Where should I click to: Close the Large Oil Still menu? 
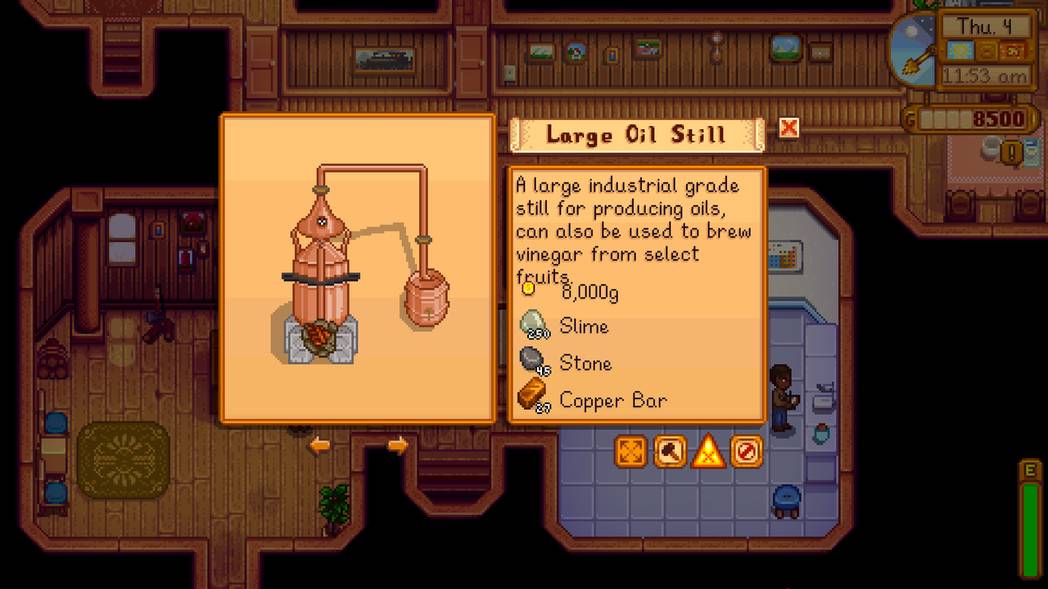[x=789, y=128]
